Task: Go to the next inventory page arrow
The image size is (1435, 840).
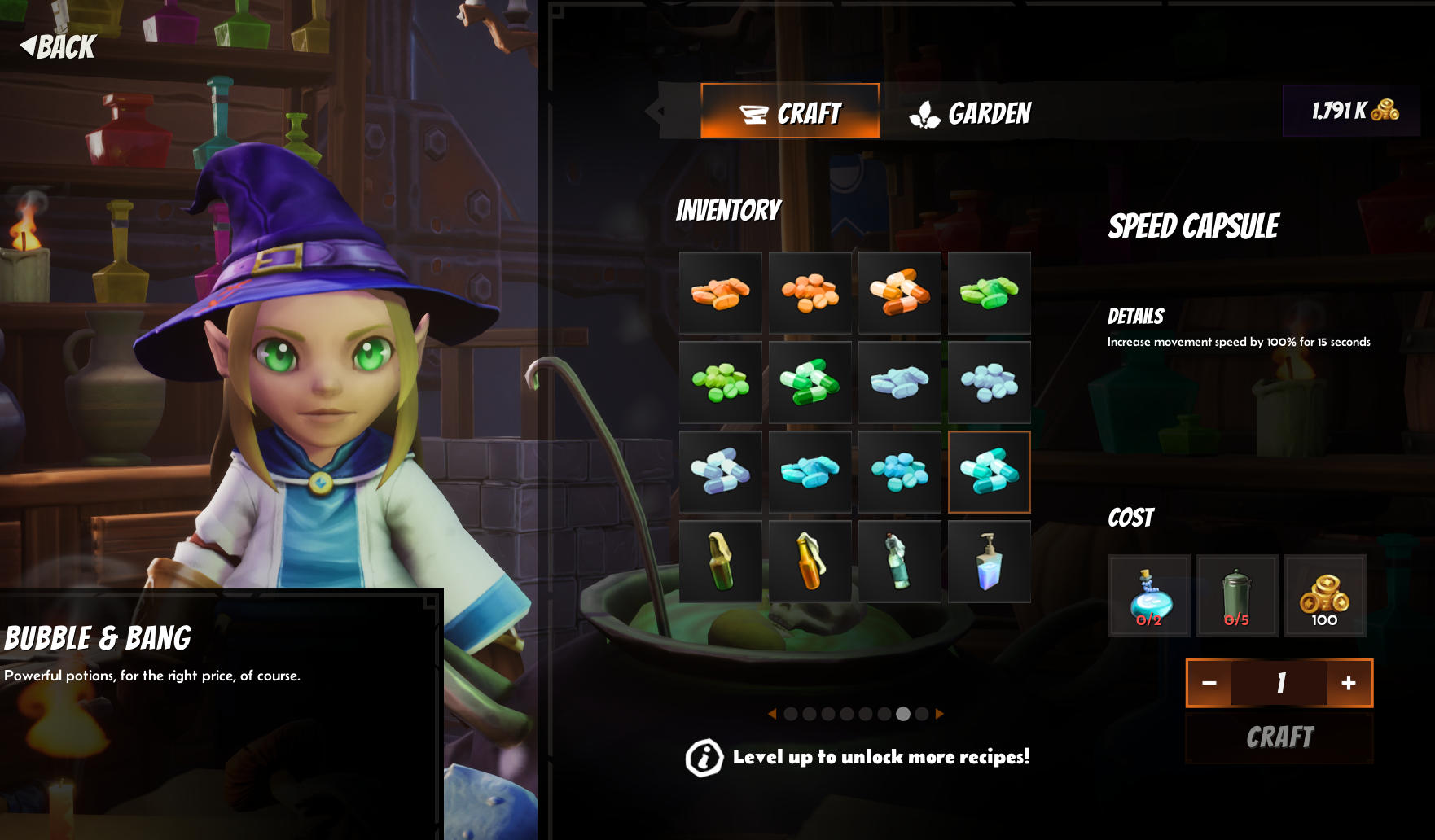Action: pyautogui.click(x=940, y=714)
